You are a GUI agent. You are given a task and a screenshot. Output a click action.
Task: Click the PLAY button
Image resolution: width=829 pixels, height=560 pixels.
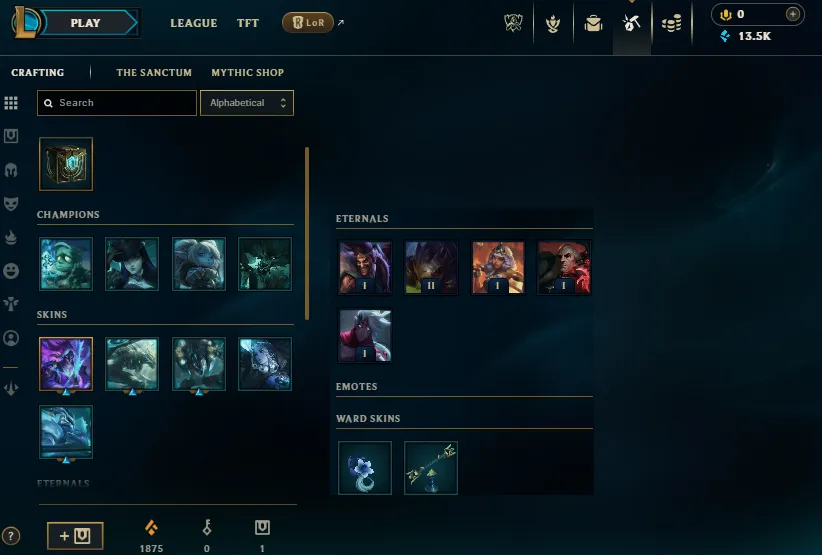(87, 23)
